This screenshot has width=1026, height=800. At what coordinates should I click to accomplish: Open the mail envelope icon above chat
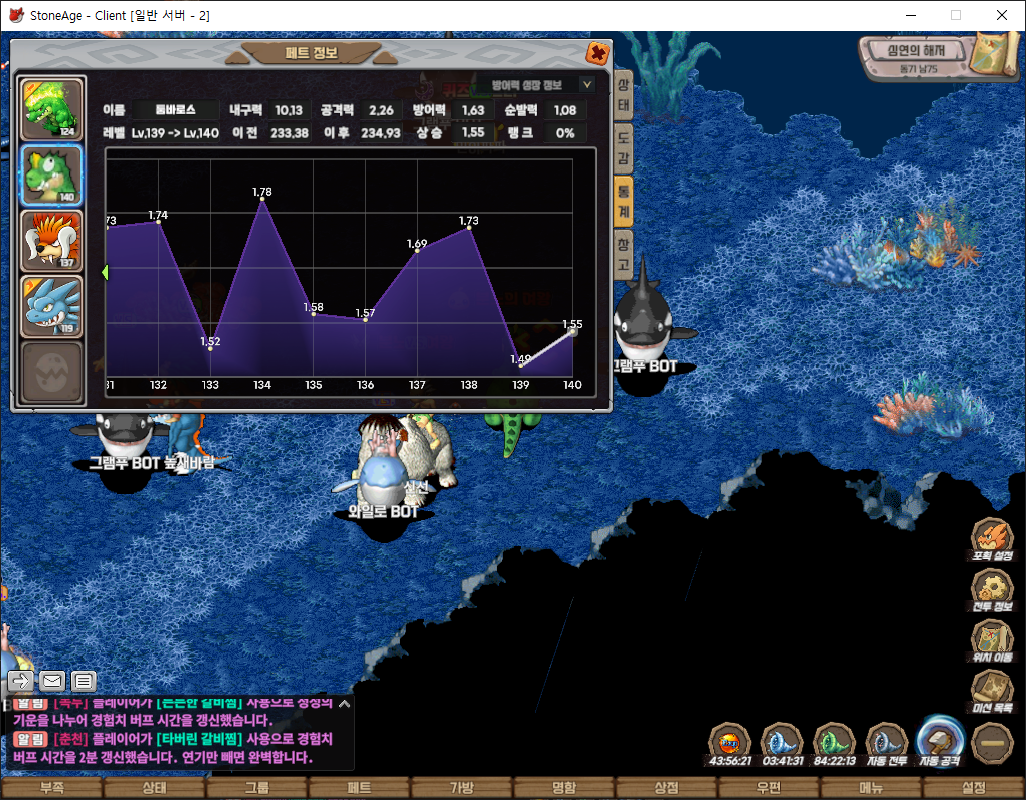pos(52,681)
